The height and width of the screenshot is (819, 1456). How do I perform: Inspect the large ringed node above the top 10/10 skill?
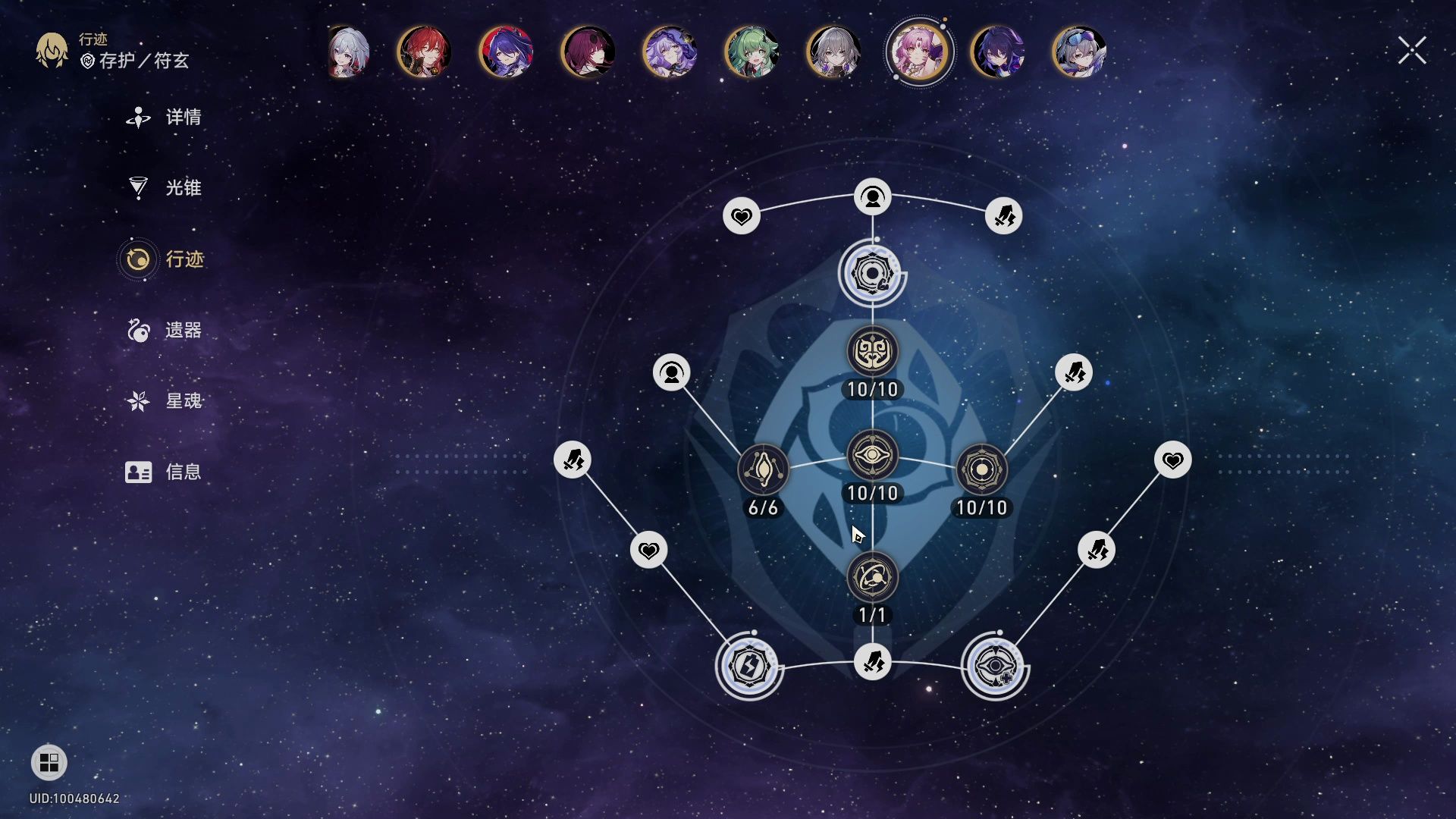872,273
